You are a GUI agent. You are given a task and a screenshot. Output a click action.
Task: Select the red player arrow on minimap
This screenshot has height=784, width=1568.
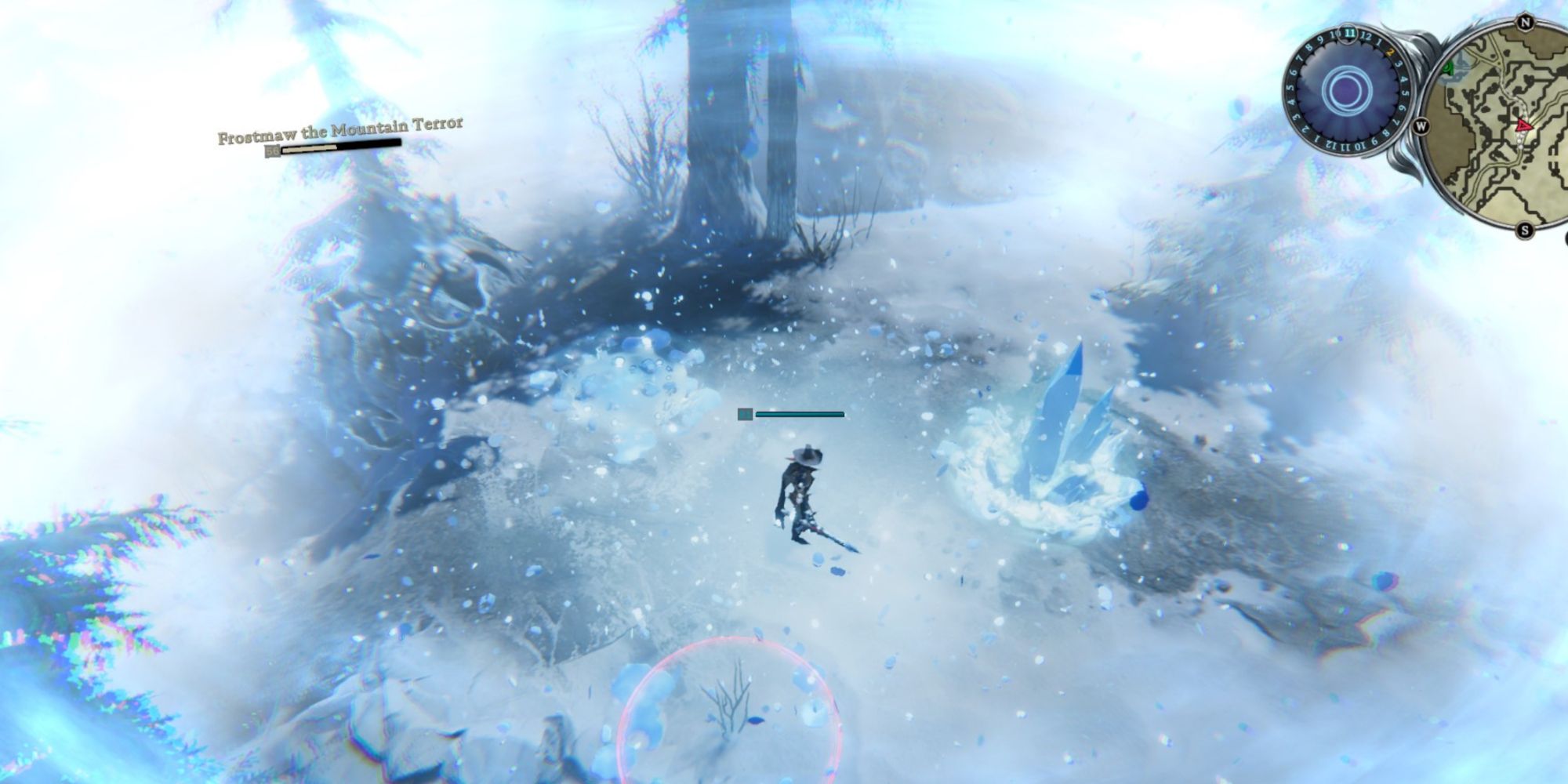tap(1523, 125)
